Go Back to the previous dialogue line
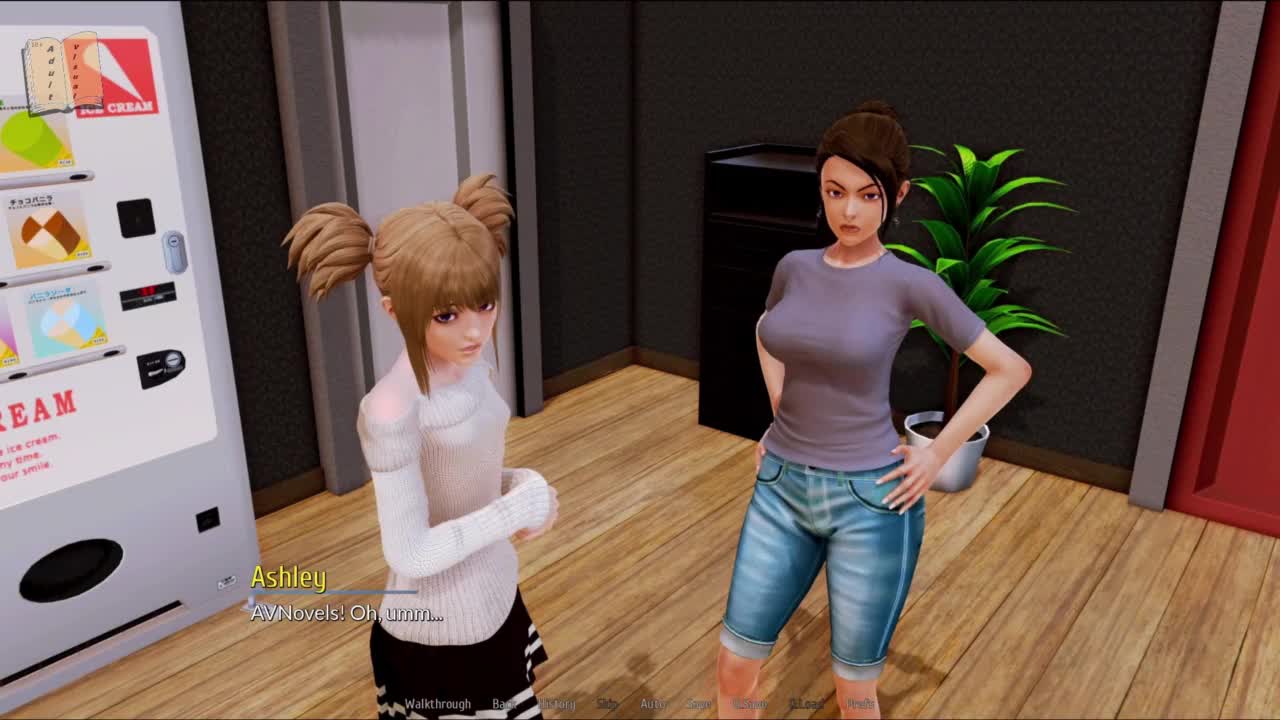1280x720 pixels. point(504,704)
